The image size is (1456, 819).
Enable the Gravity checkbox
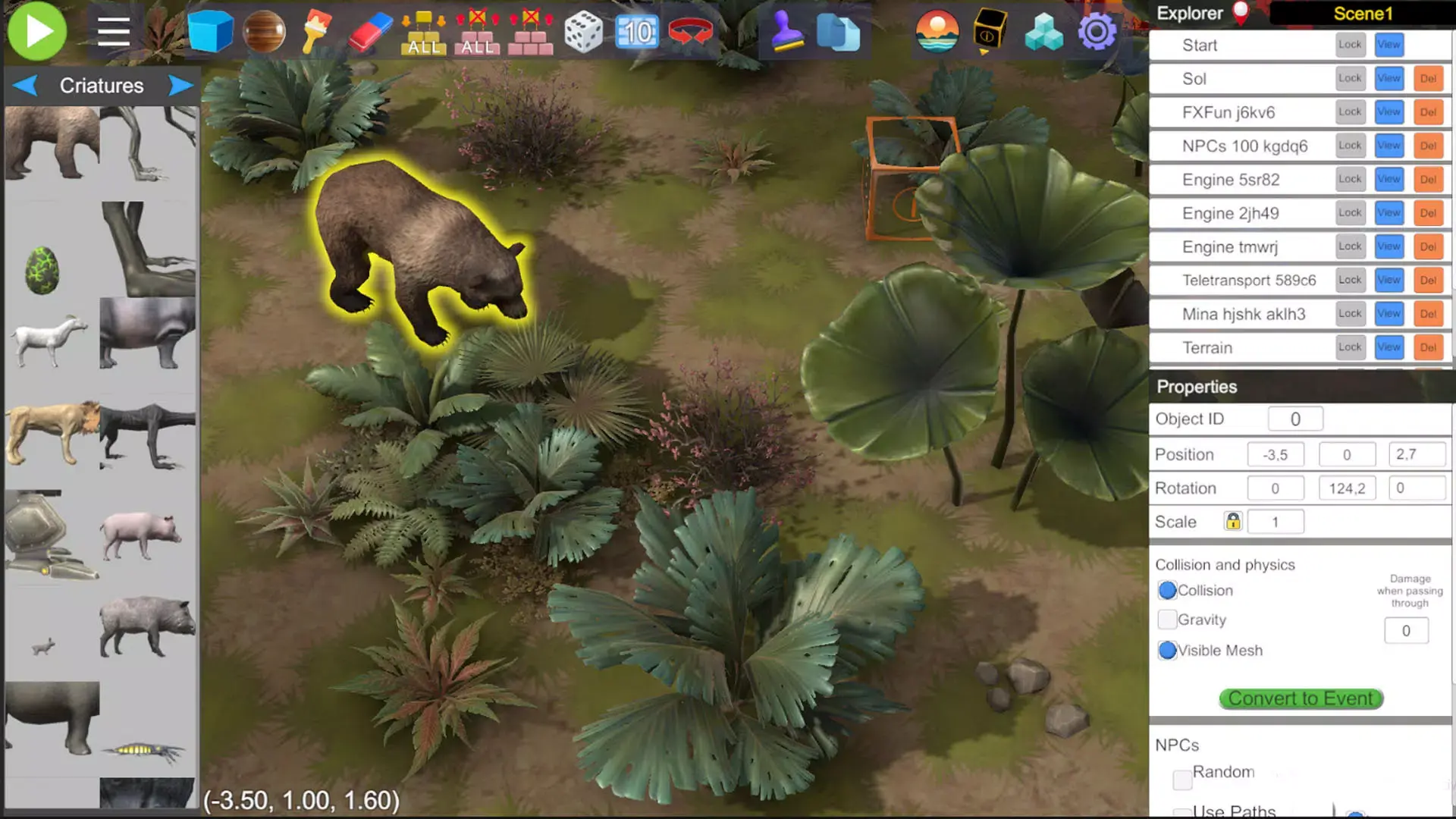[x=1167, y=620]
